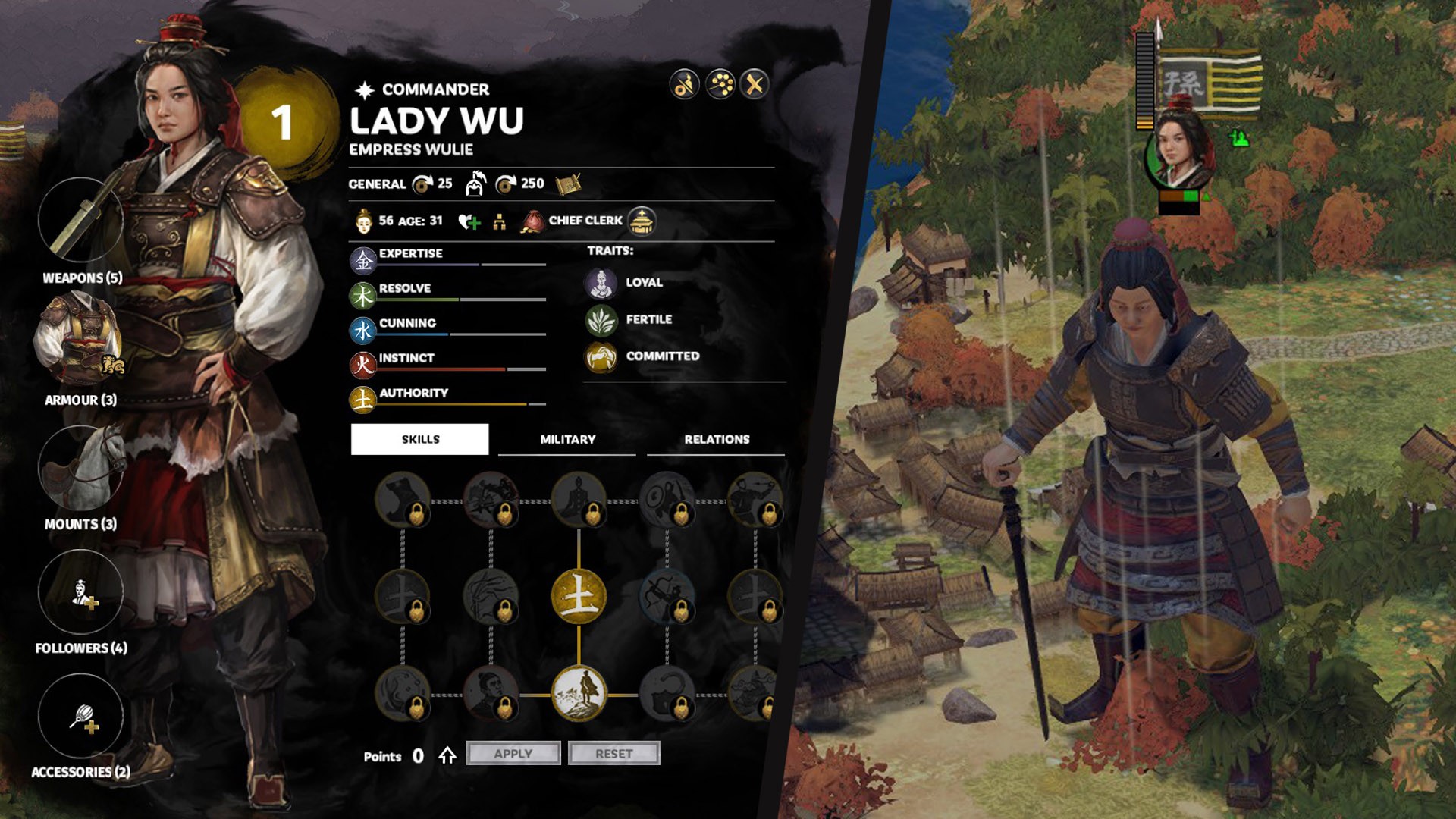This screenshot has height=819, width=1456.
Task: Select the Accessories slot
Action: click(x=80, y=716)
